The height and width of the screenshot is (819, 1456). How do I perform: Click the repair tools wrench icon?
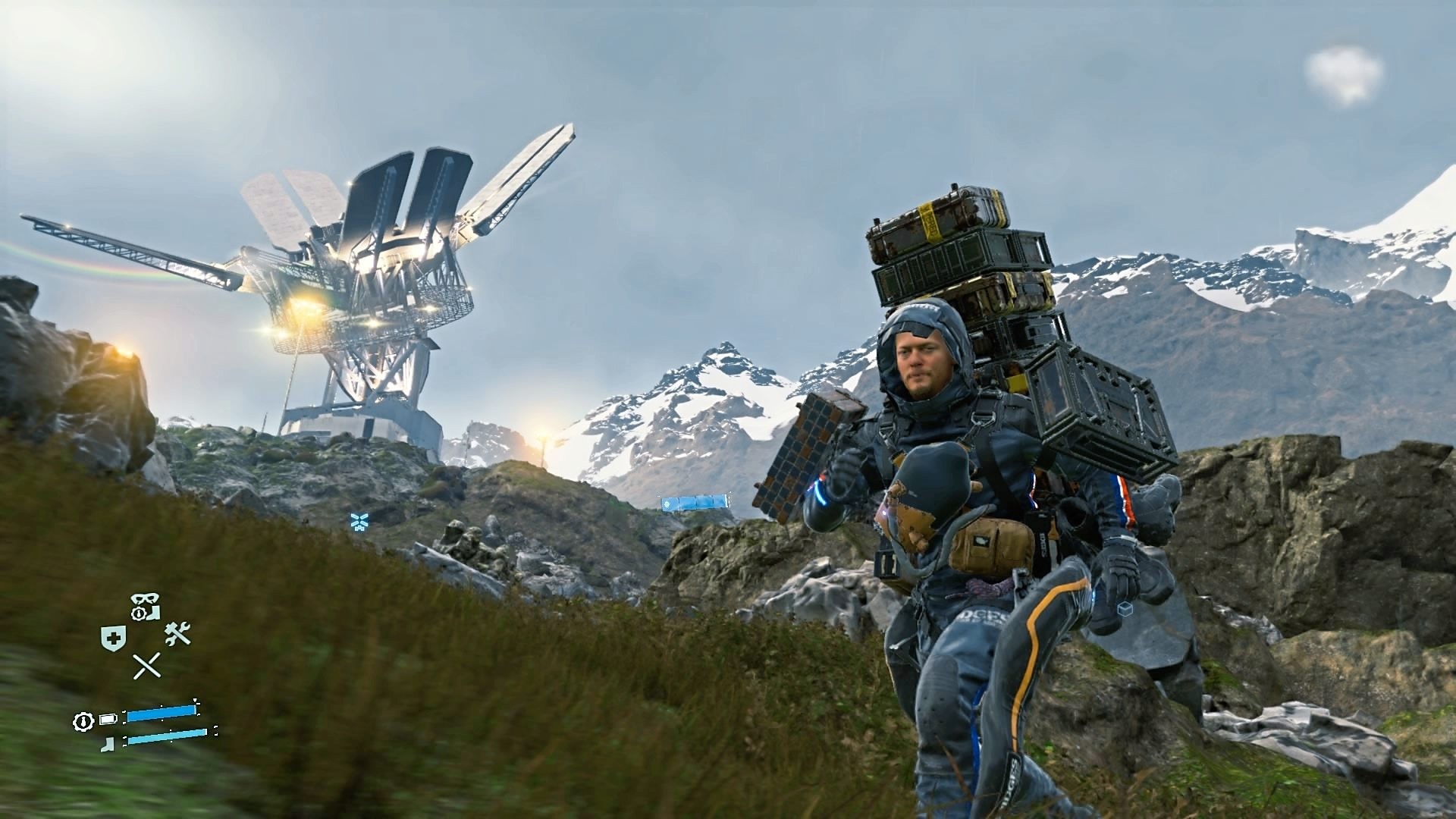coord(178,633)
